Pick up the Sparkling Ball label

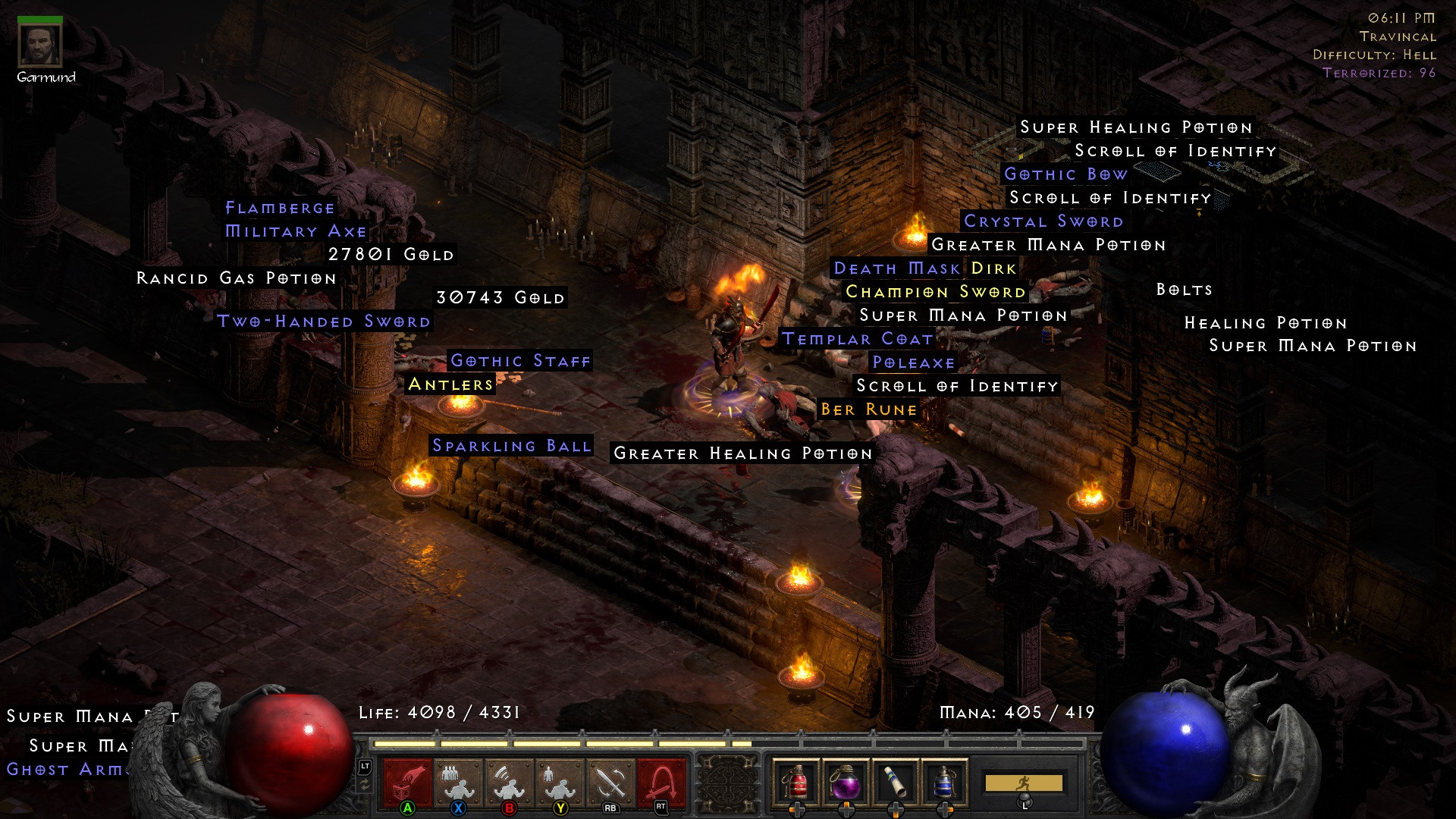coord(511,446)
